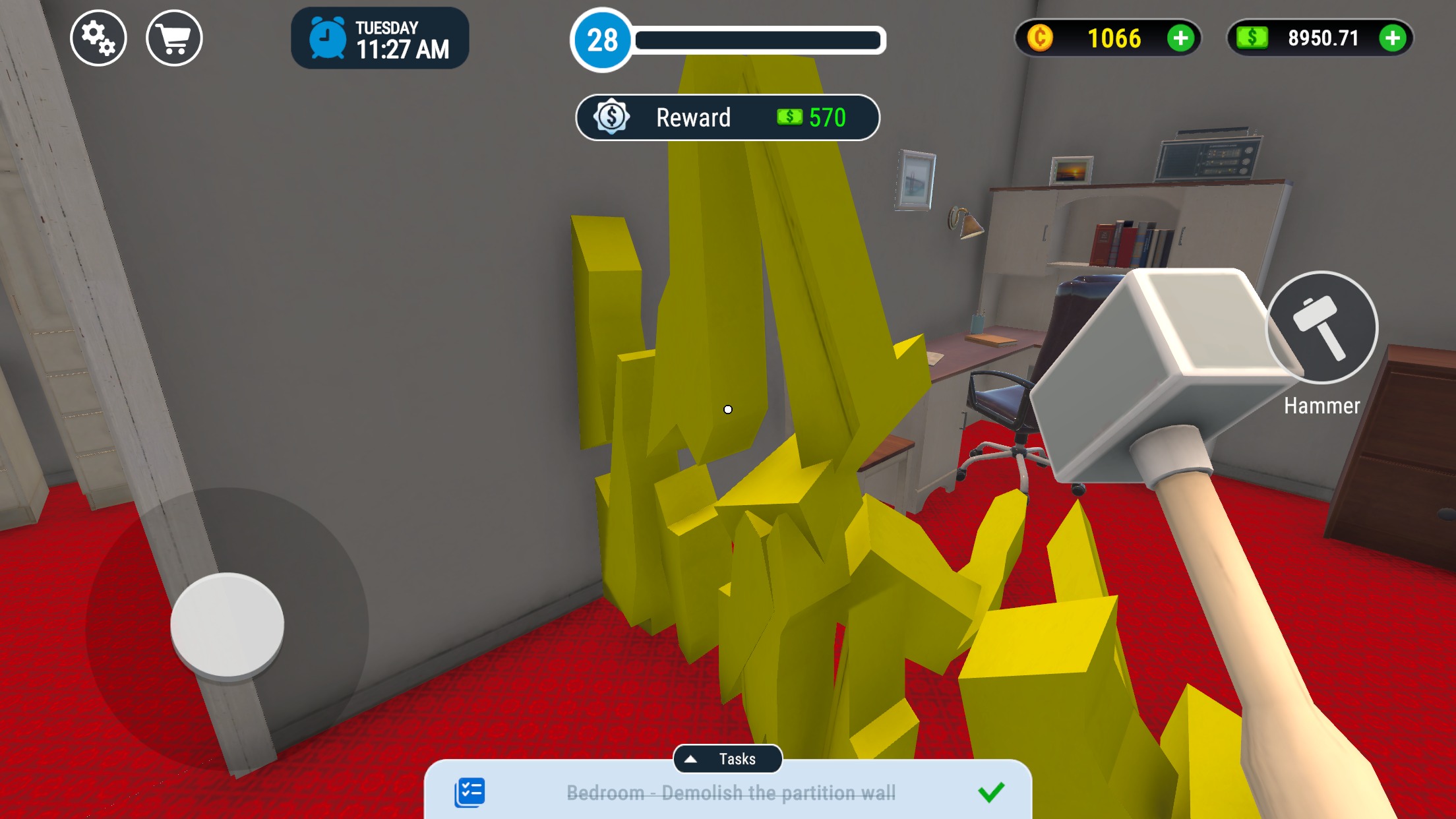Open the in-game shop cart
The image size is (1456, 819).
(173, 38)
